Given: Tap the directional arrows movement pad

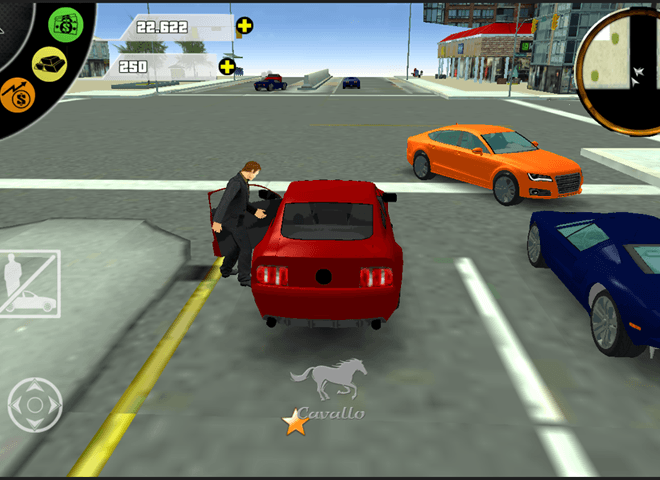Looking at the screenshot, I should [x=35, y=404].
